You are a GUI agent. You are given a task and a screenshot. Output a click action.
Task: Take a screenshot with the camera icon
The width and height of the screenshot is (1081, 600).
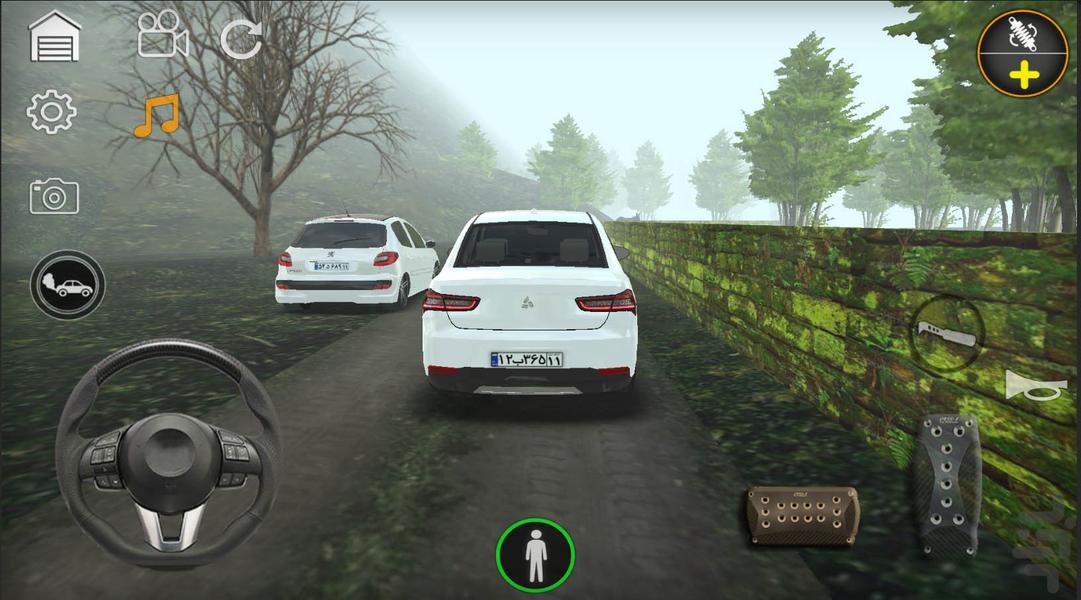53,196
